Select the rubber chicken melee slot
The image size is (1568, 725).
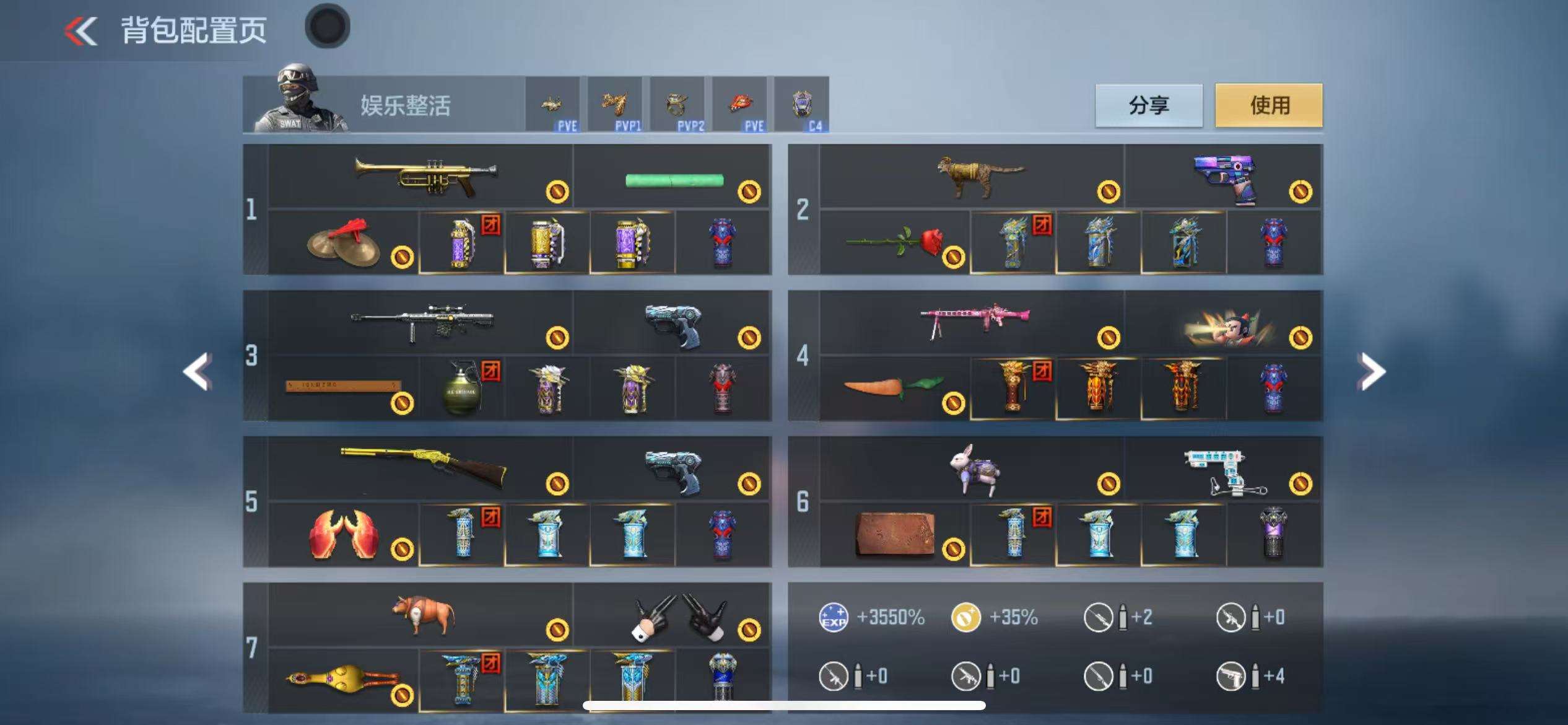344,680
